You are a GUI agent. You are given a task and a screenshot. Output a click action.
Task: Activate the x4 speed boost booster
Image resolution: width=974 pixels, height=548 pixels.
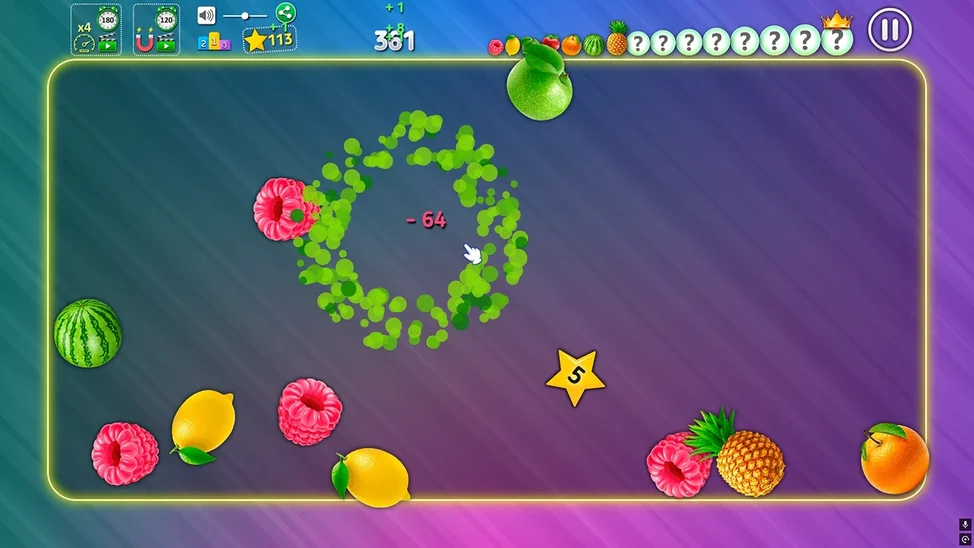click(96, 30)
